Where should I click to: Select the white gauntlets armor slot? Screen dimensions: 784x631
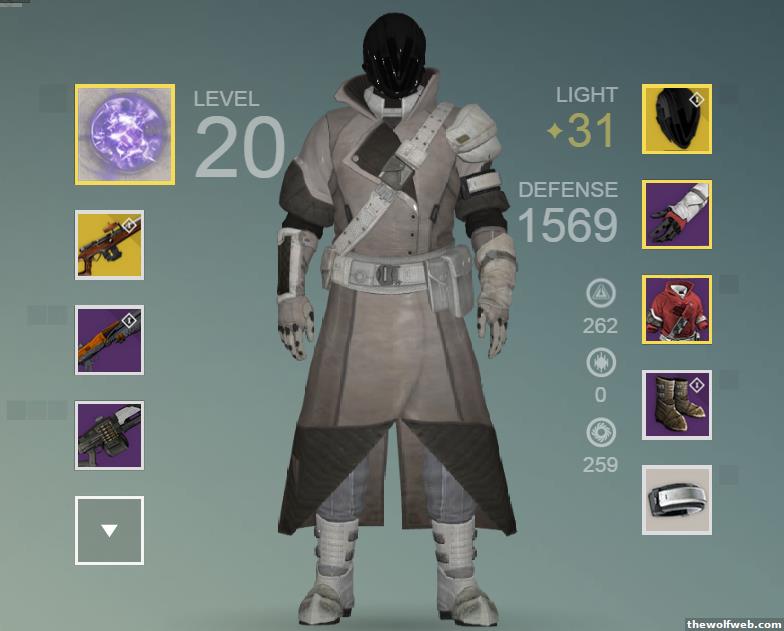[x=677, y=214]
